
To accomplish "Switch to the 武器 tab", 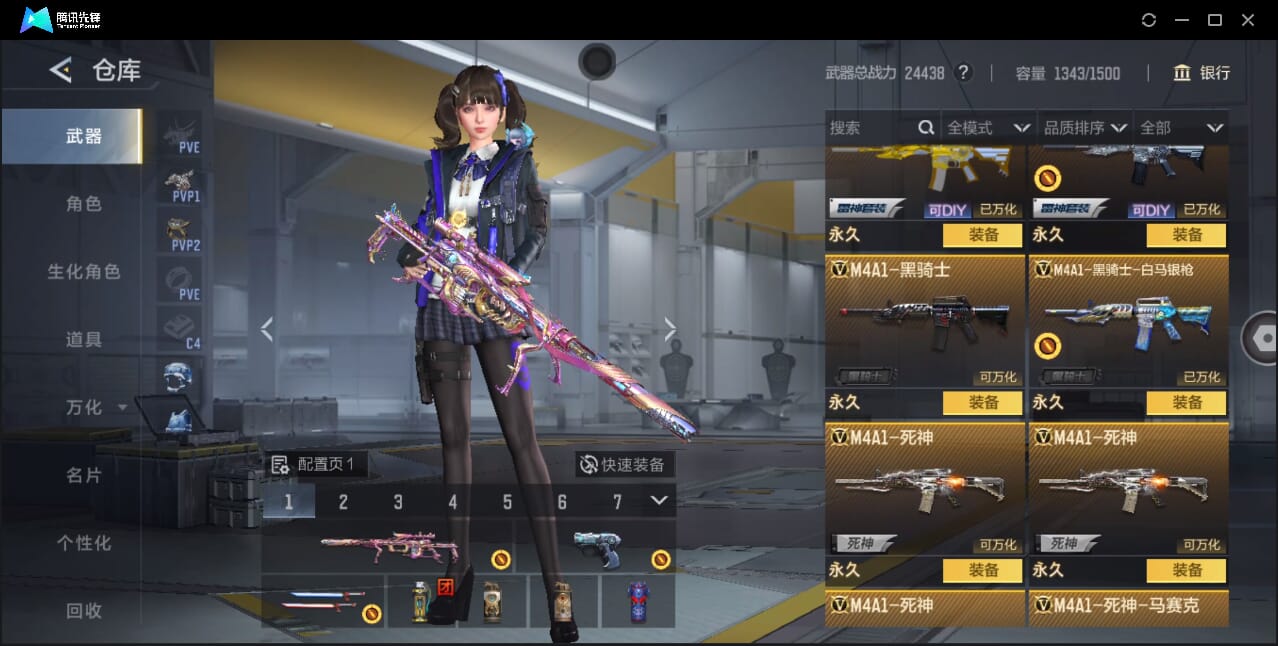I will point(84,136).
